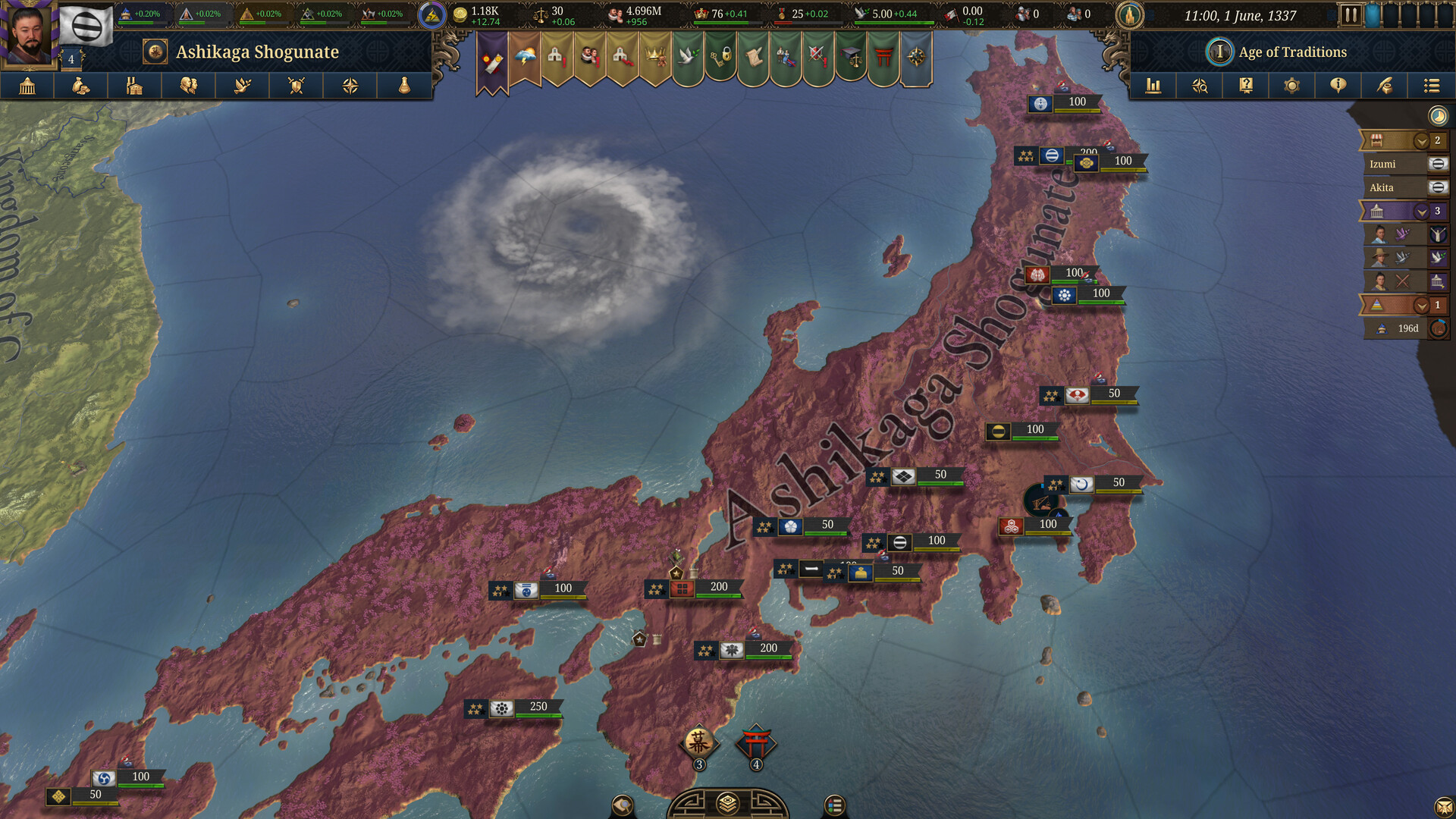Open the Military crossed swords panel

(296, 86)
